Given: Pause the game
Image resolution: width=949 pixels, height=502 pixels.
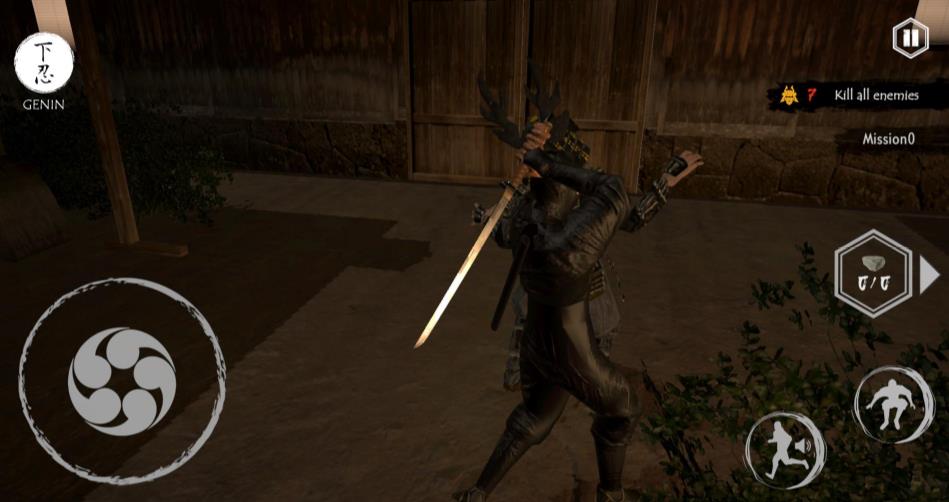Looking at the screenshot, I should coord(908,39).
